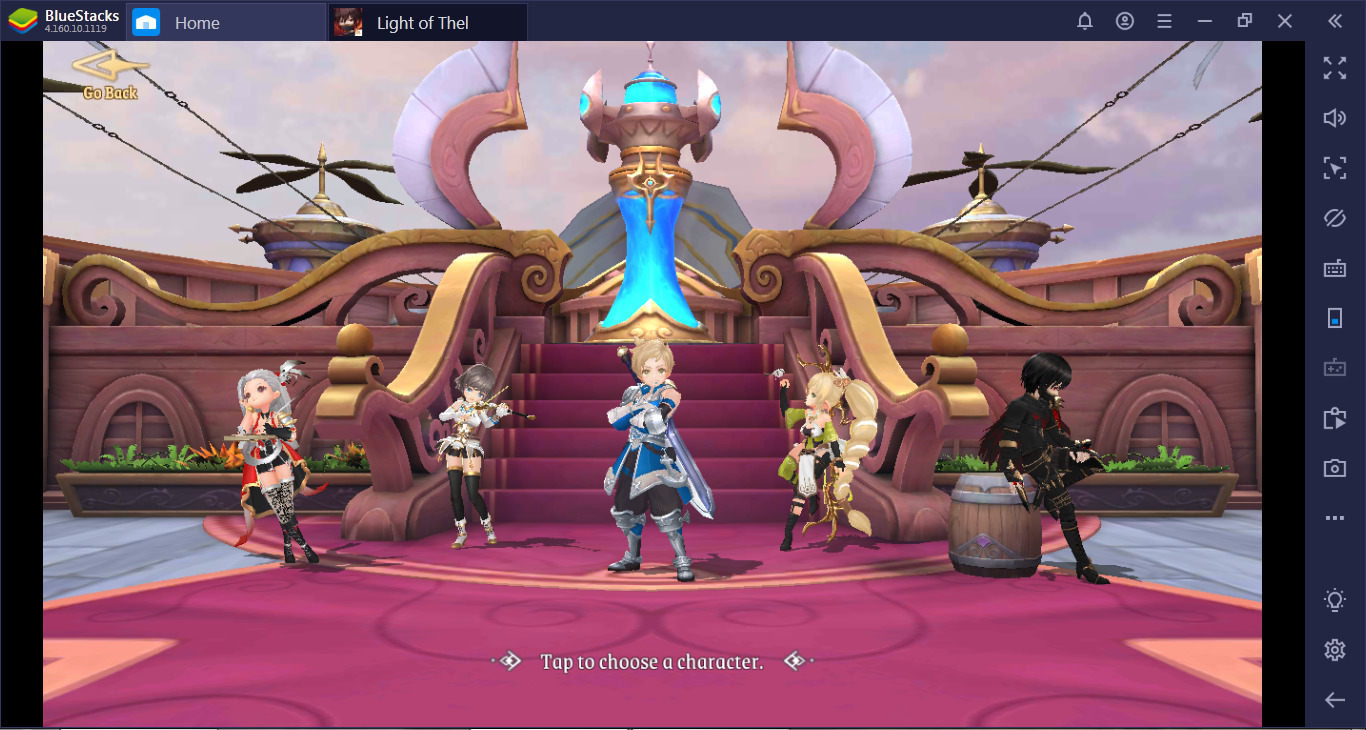Switch to the BlueStacks Home tab

tap(197, 23)
